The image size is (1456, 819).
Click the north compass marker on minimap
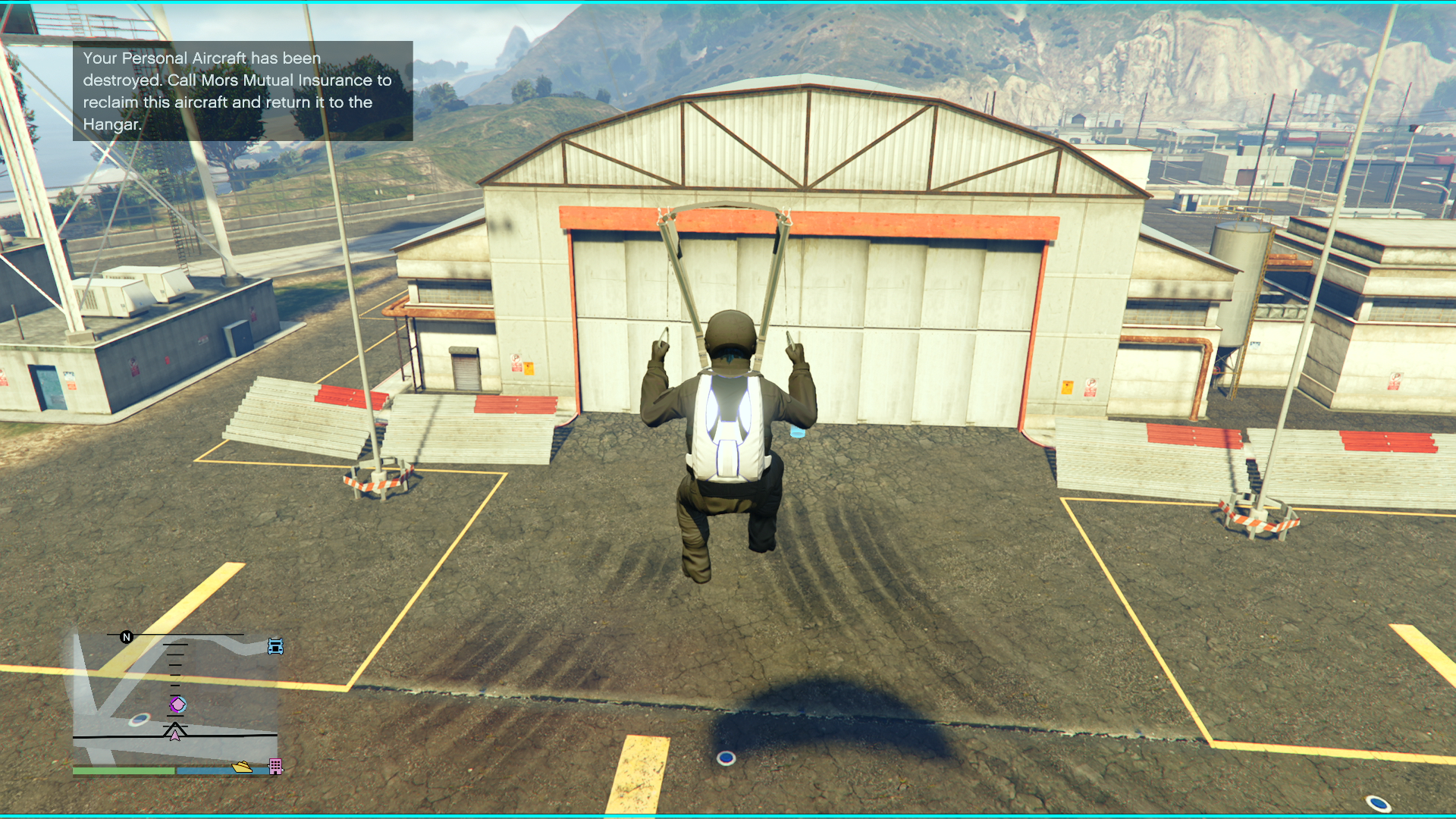(x=127, y=637)
